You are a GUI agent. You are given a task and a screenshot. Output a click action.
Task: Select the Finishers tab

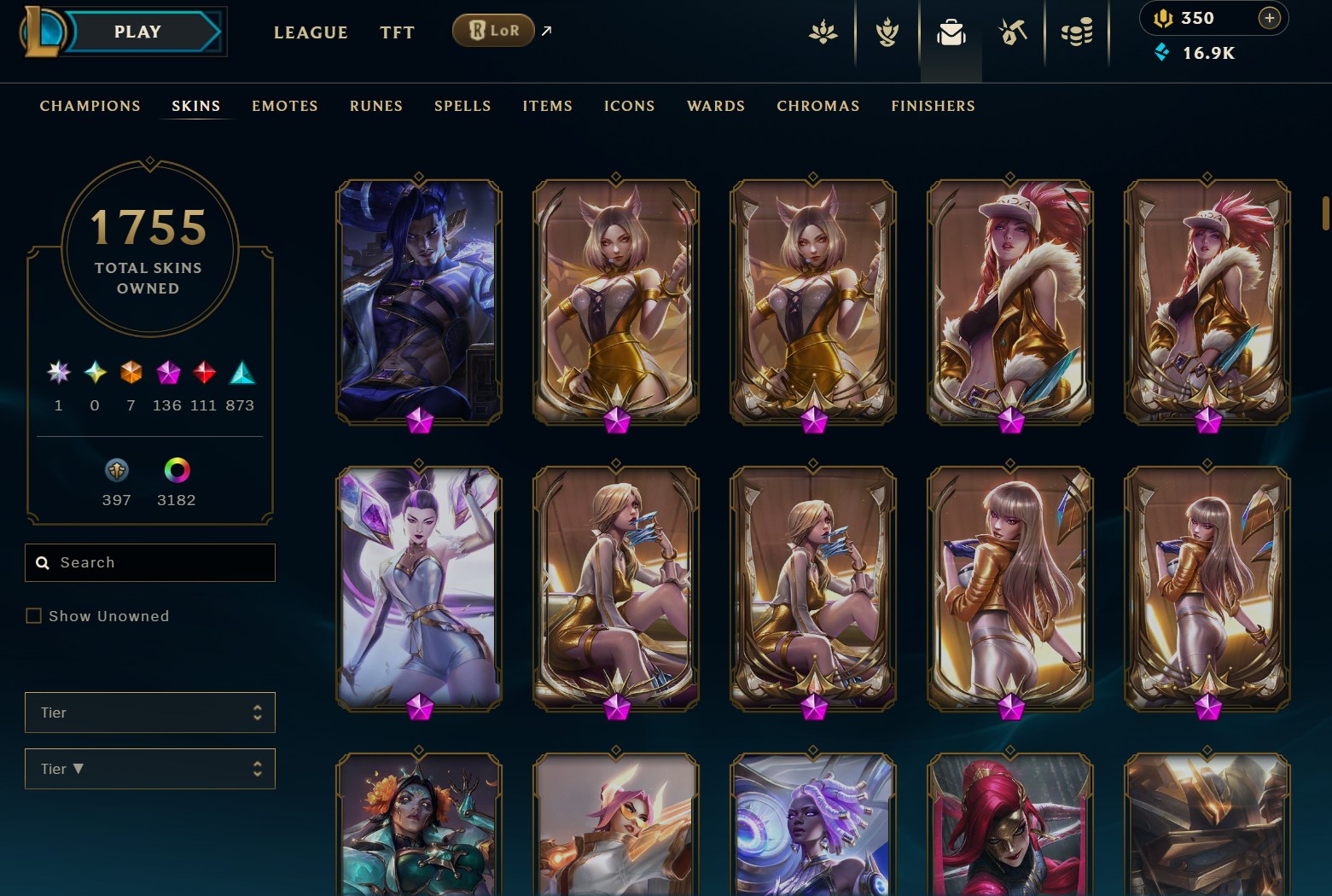(x=933, y=106)
